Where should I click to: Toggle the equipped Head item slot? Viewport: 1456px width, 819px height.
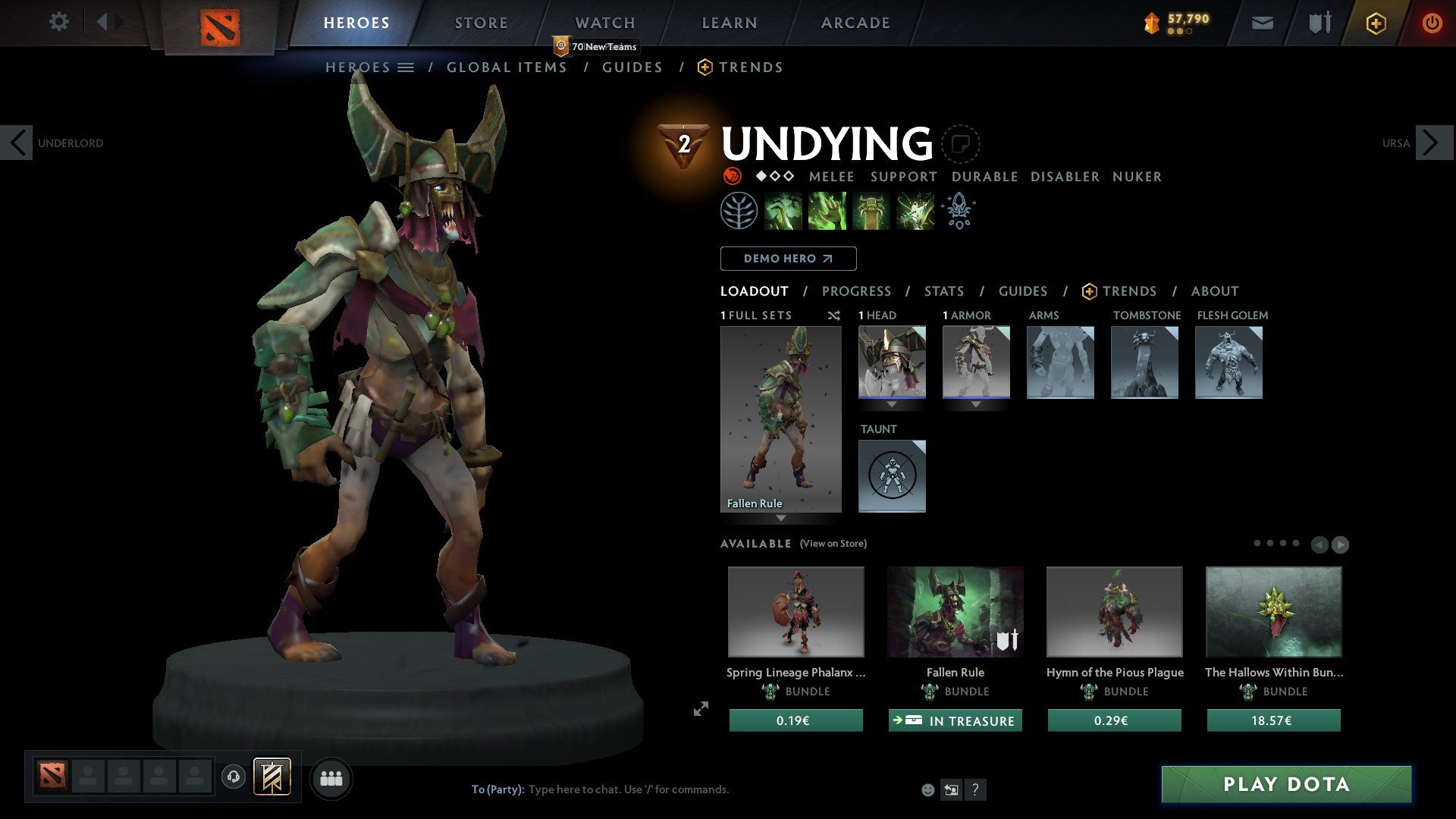[892, 362]
